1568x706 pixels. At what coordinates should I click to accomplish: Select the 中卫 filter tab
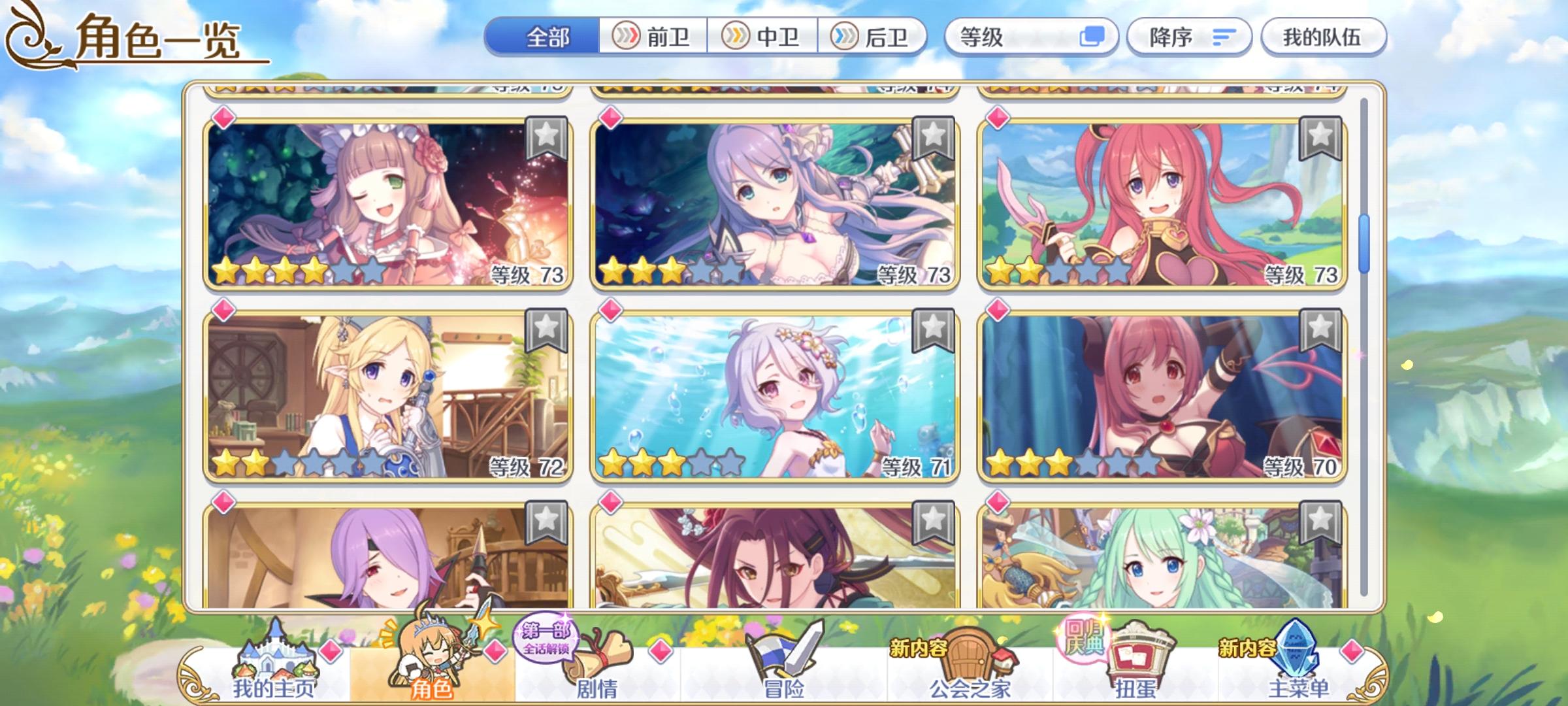click(763, 37)
